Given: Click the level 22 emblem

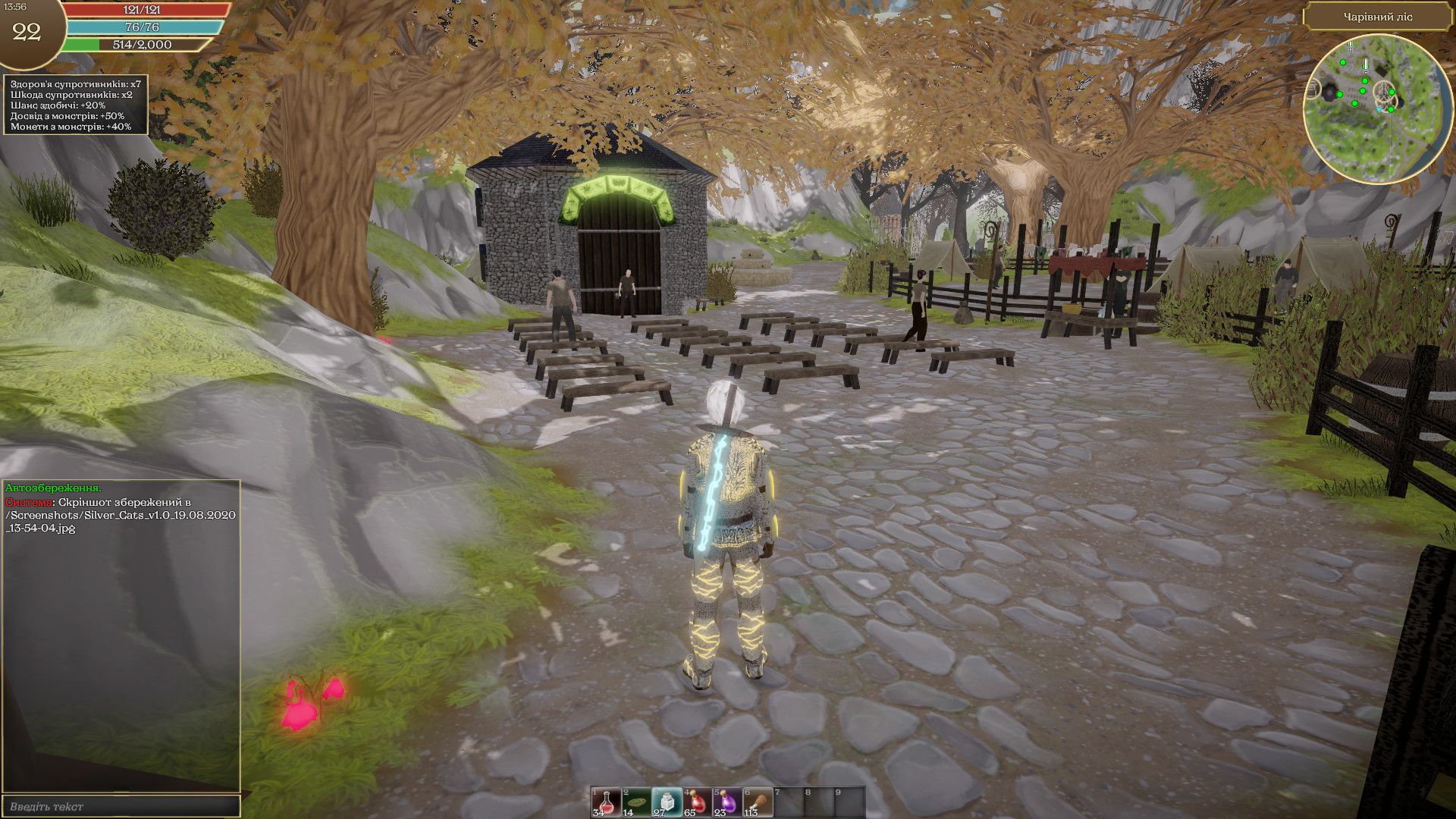Looking at the screenshot, I should 27,32.
